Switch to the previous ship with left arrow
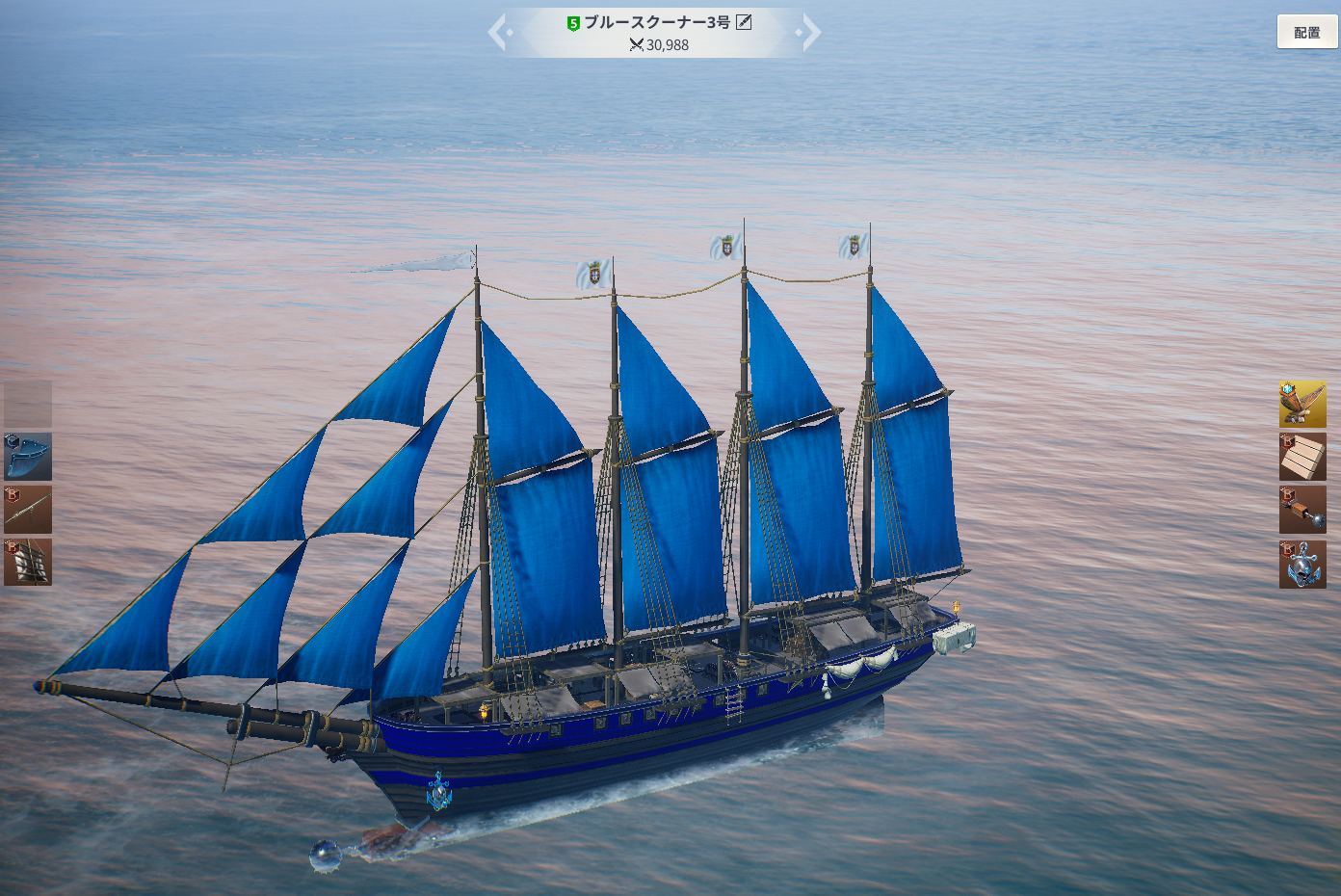Screen dimensions: 1341x896 [x=499, y=33]
